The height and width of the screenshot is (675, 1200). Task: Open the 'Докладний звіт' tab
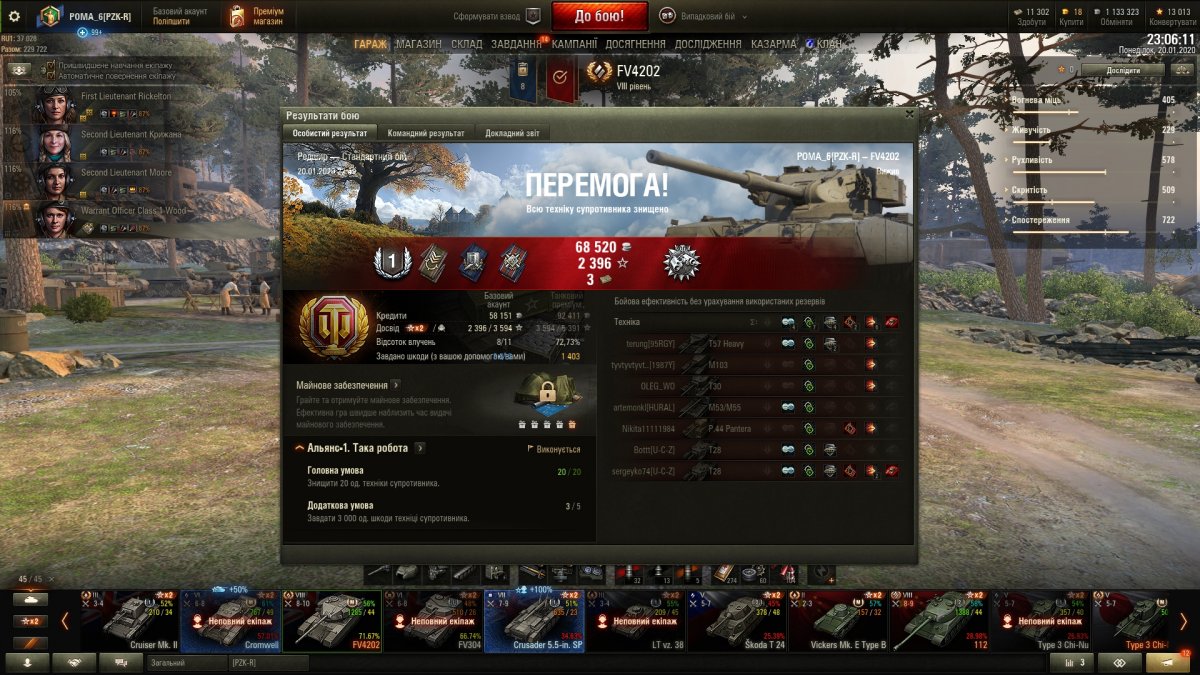(512, 133)
